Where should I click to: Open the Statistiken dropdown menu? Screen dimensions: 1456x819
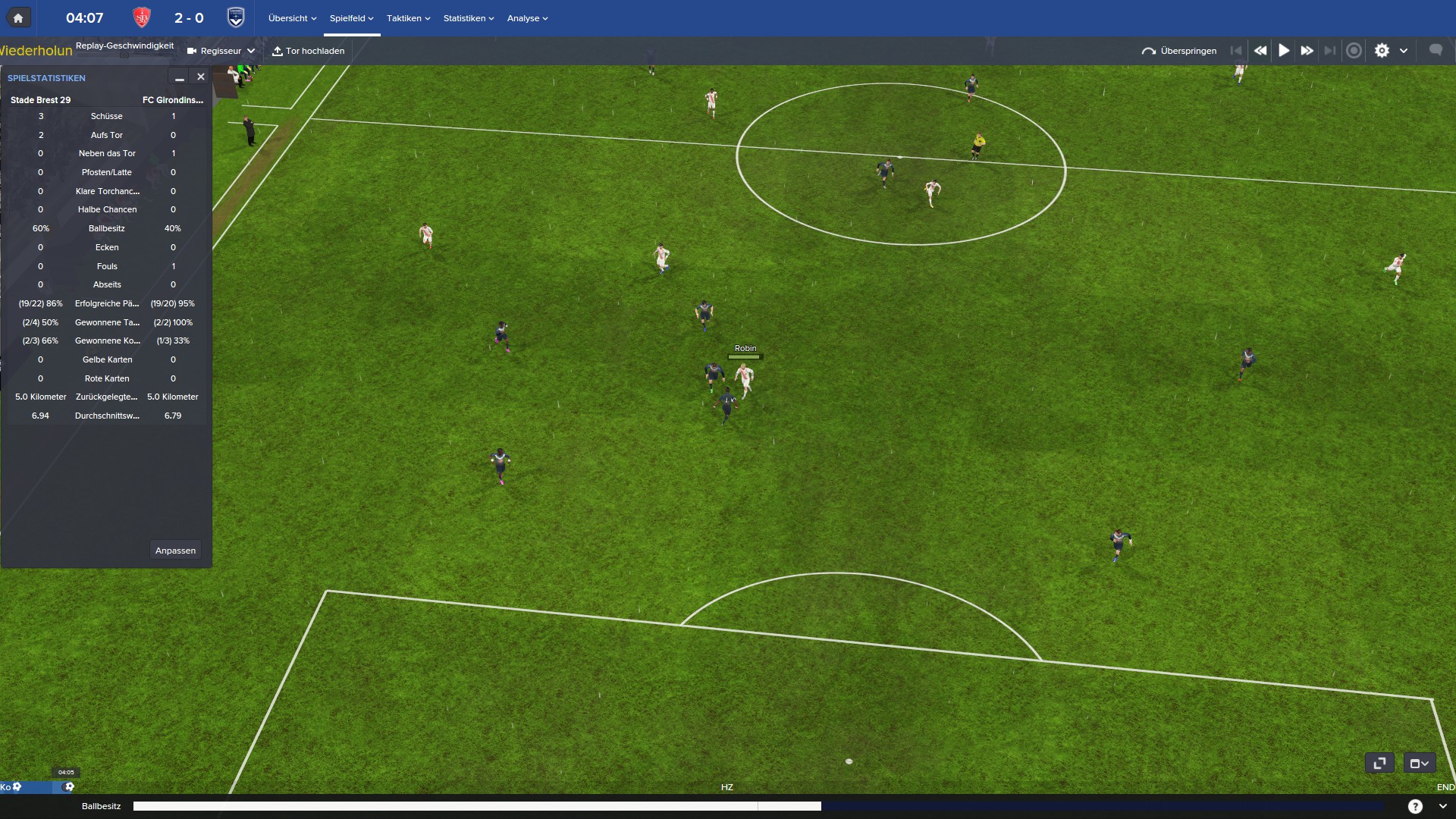[468, 18]
